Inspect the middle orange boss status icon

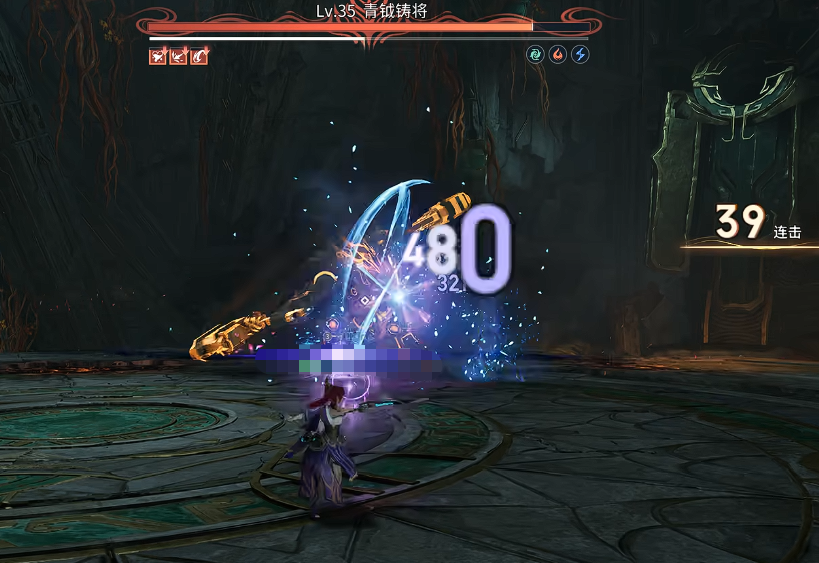click(x=179, y=56)
